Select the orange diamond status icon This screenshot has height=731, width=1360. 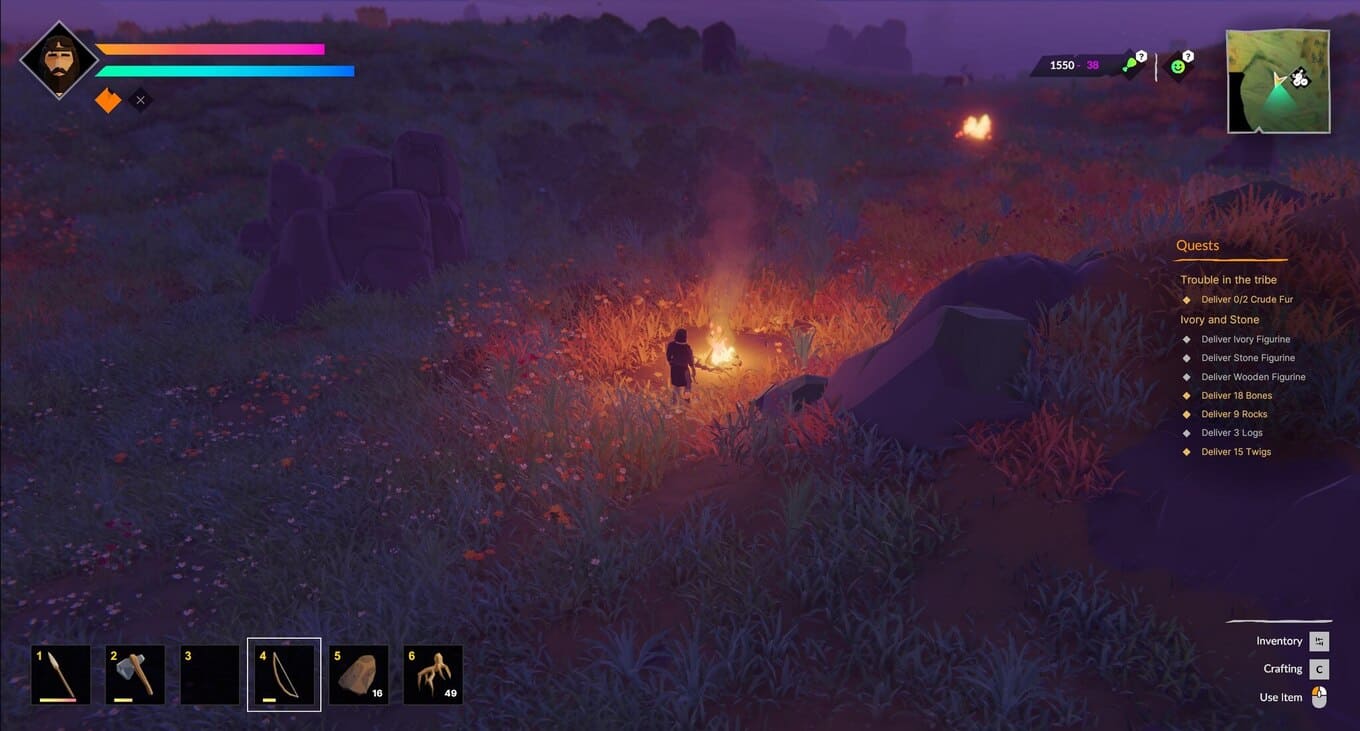107,100
